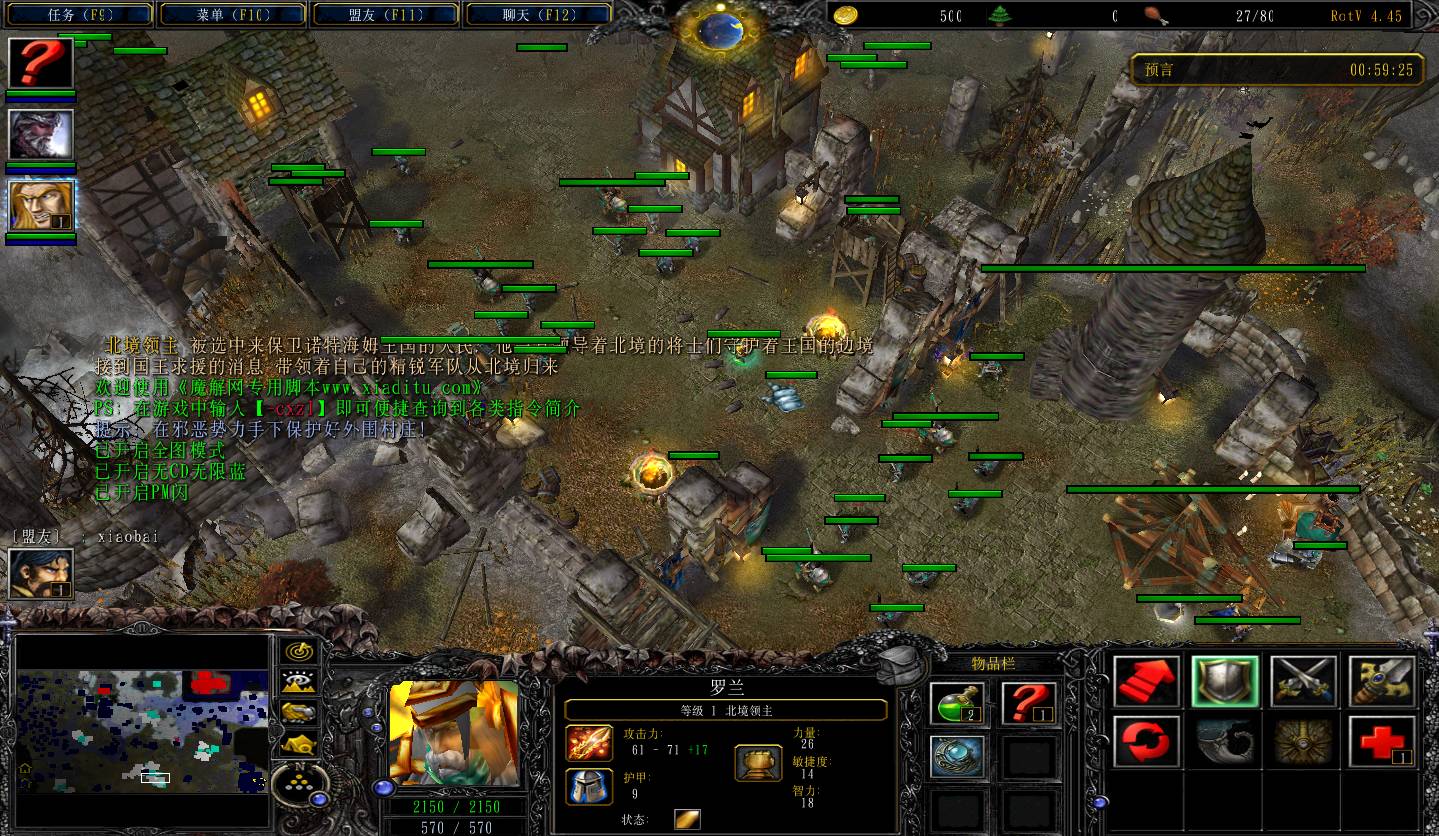
Task: Open the formation toggle button with dots
Action: click(x=298, y=779)
